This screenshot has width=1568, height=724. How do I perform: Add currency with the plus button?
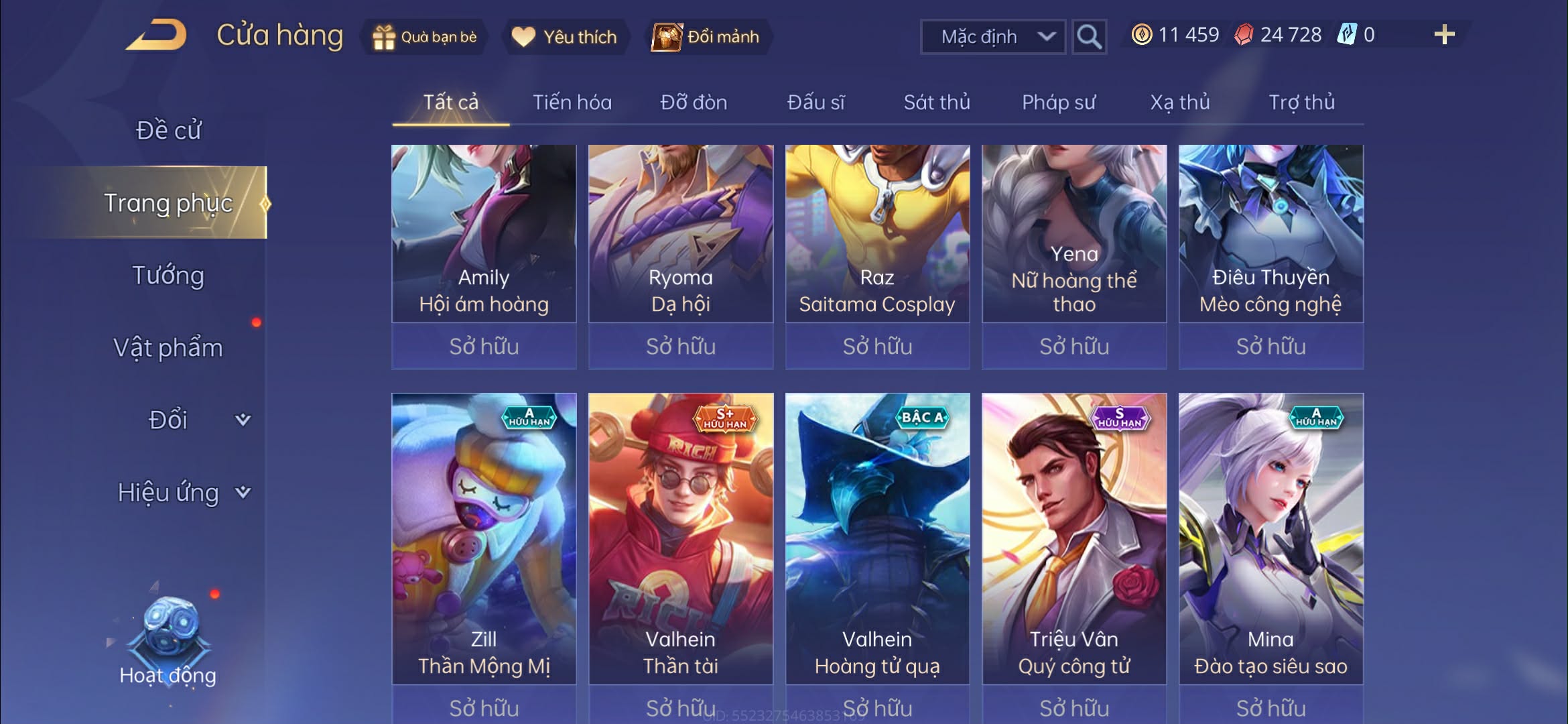(1444, 35)
